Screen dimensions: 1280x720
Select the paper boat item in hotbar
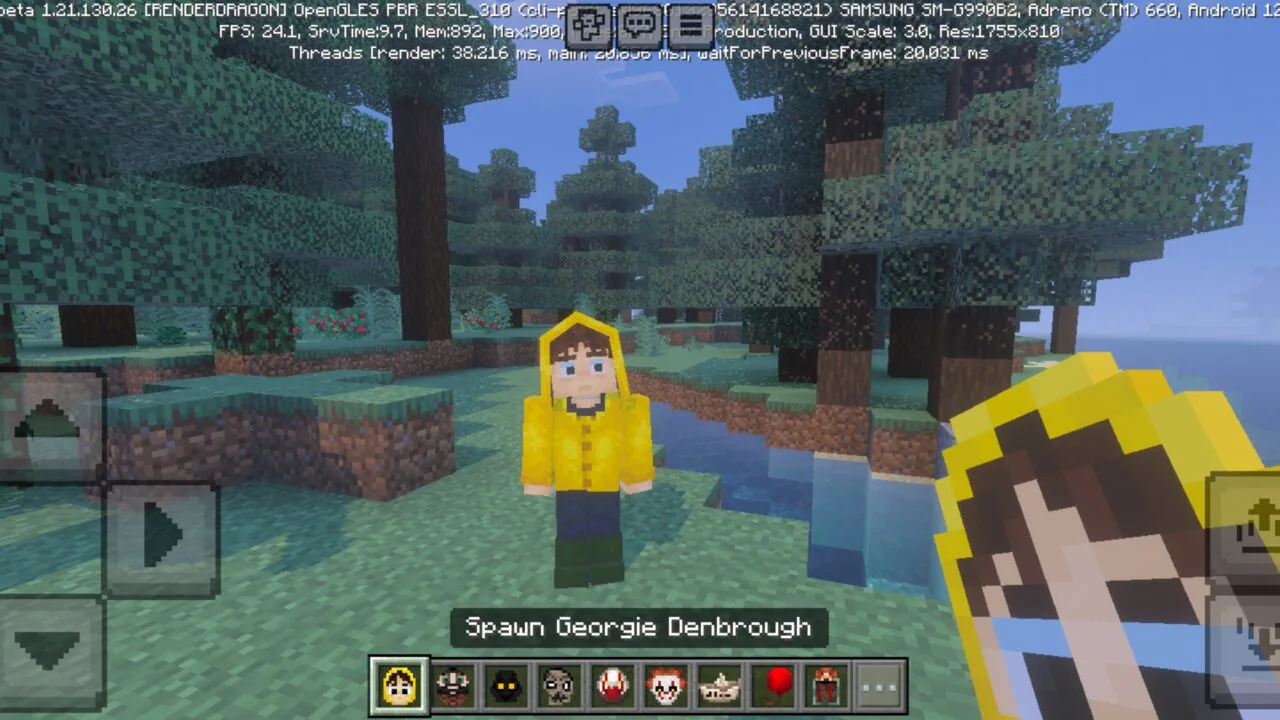(720, 684)
